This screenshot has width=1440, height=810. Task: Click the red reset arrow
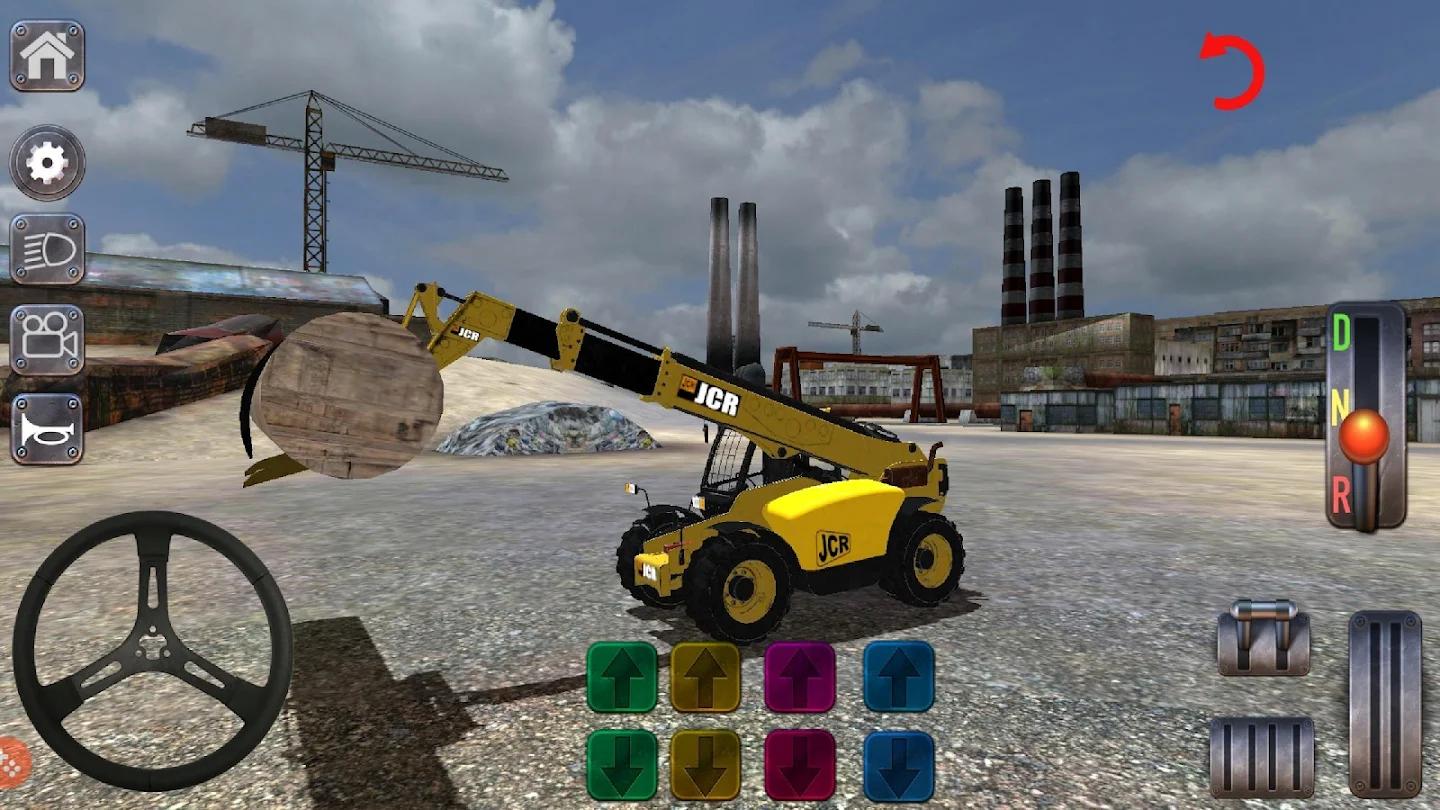coord(1234,72)
